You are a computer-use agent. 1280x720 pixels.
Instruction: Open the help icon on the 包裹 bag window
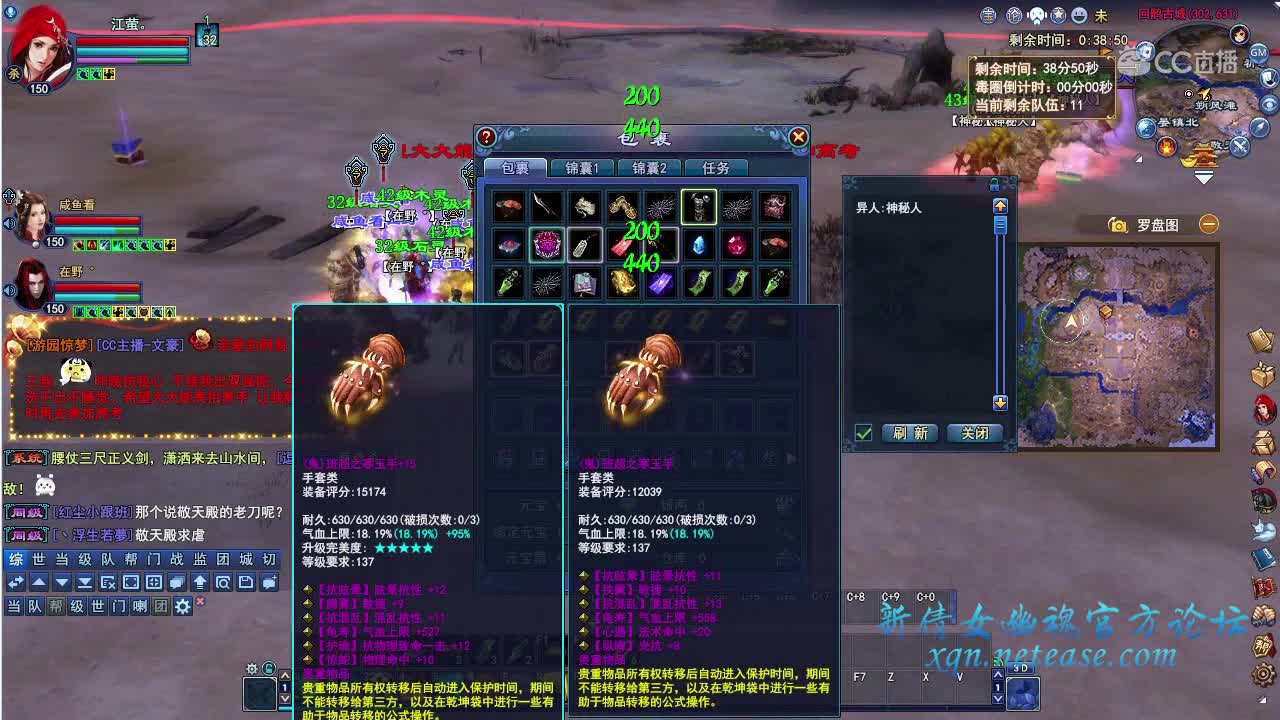pos(487,138)
